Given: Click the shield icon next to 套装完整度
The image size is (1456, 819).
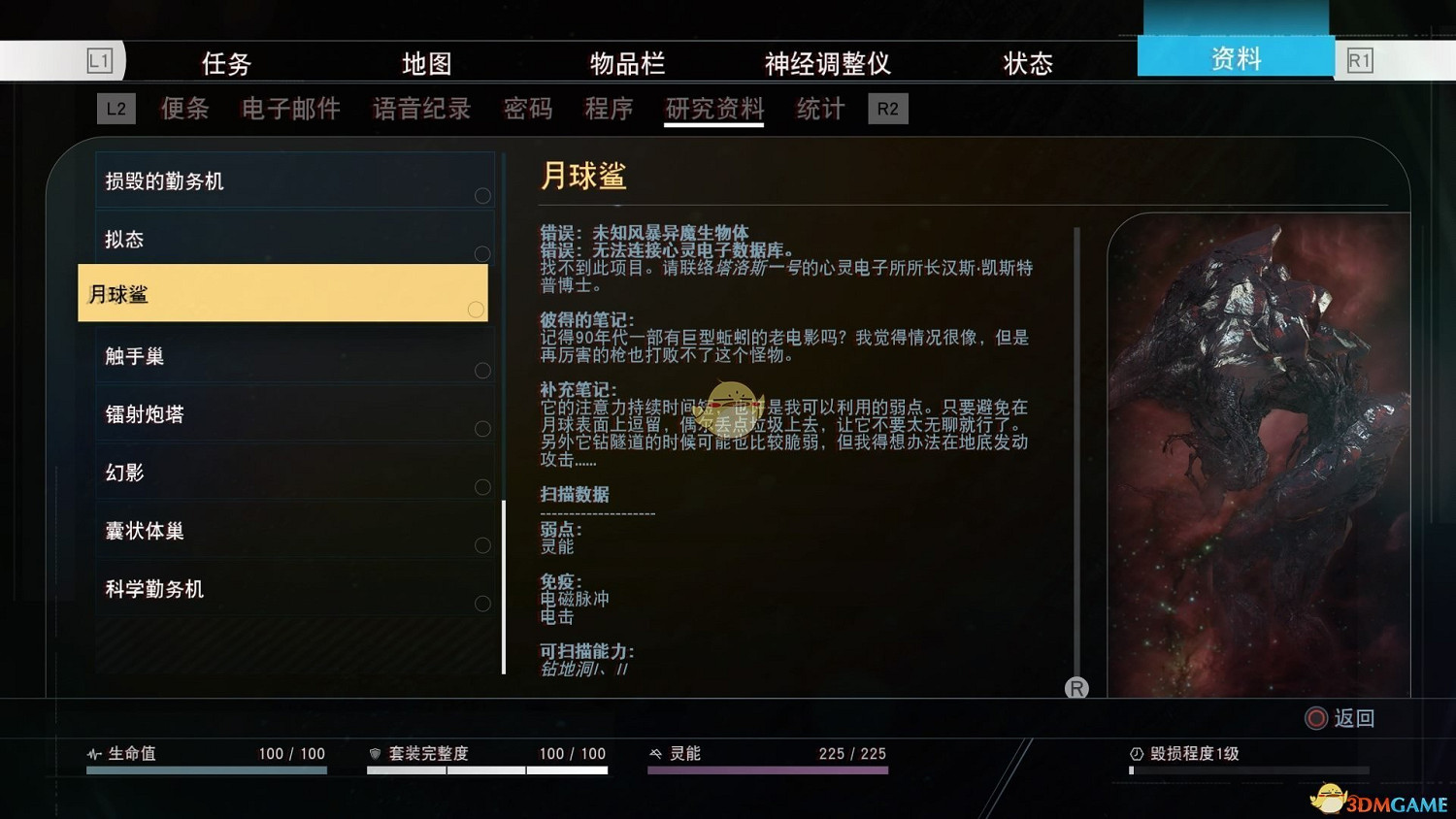Looking at the screenshot, I should pos(377,753).
